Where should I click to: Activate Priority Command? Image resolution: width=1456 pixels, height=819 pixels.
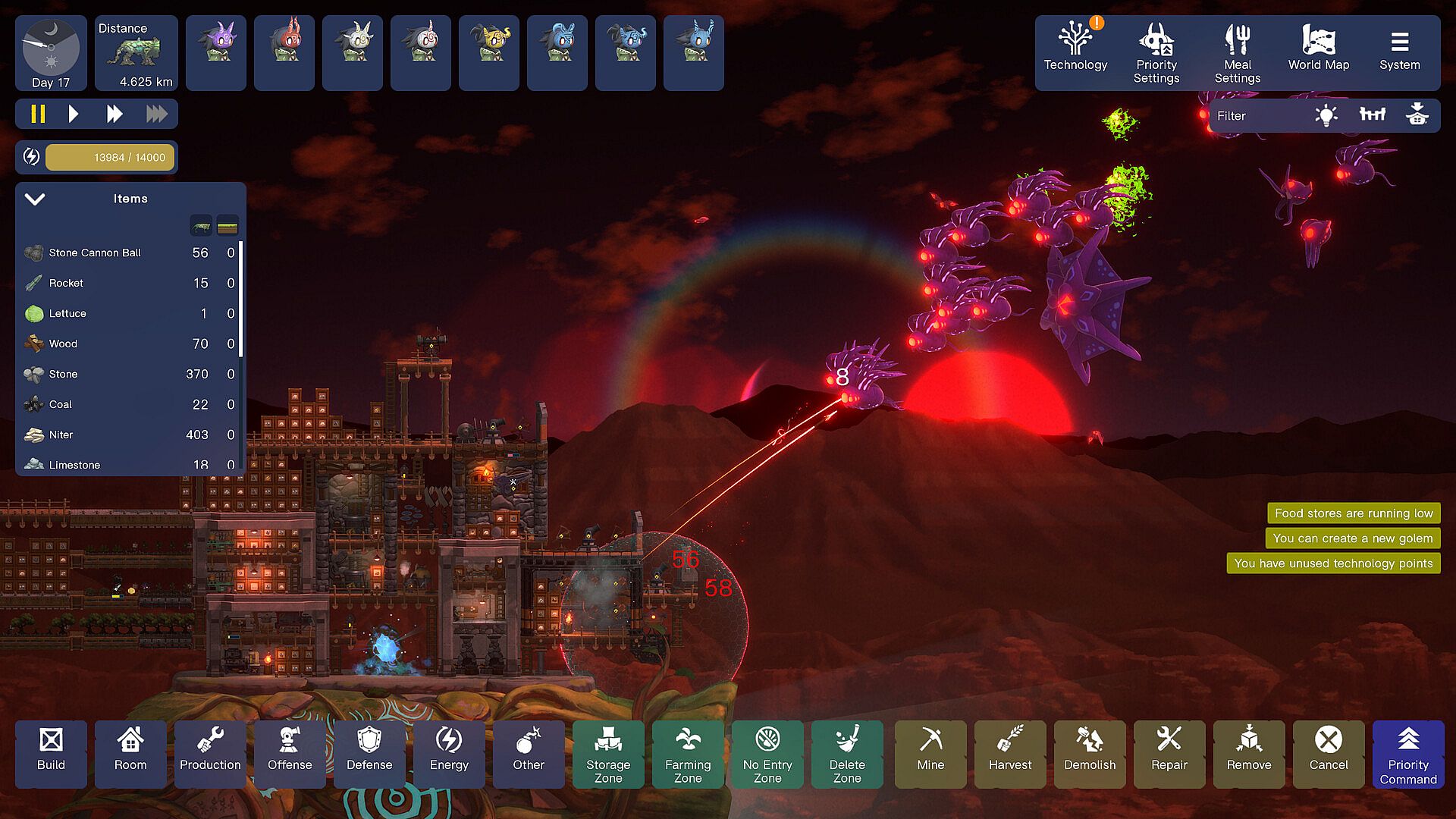click(x=1408, y=753)
